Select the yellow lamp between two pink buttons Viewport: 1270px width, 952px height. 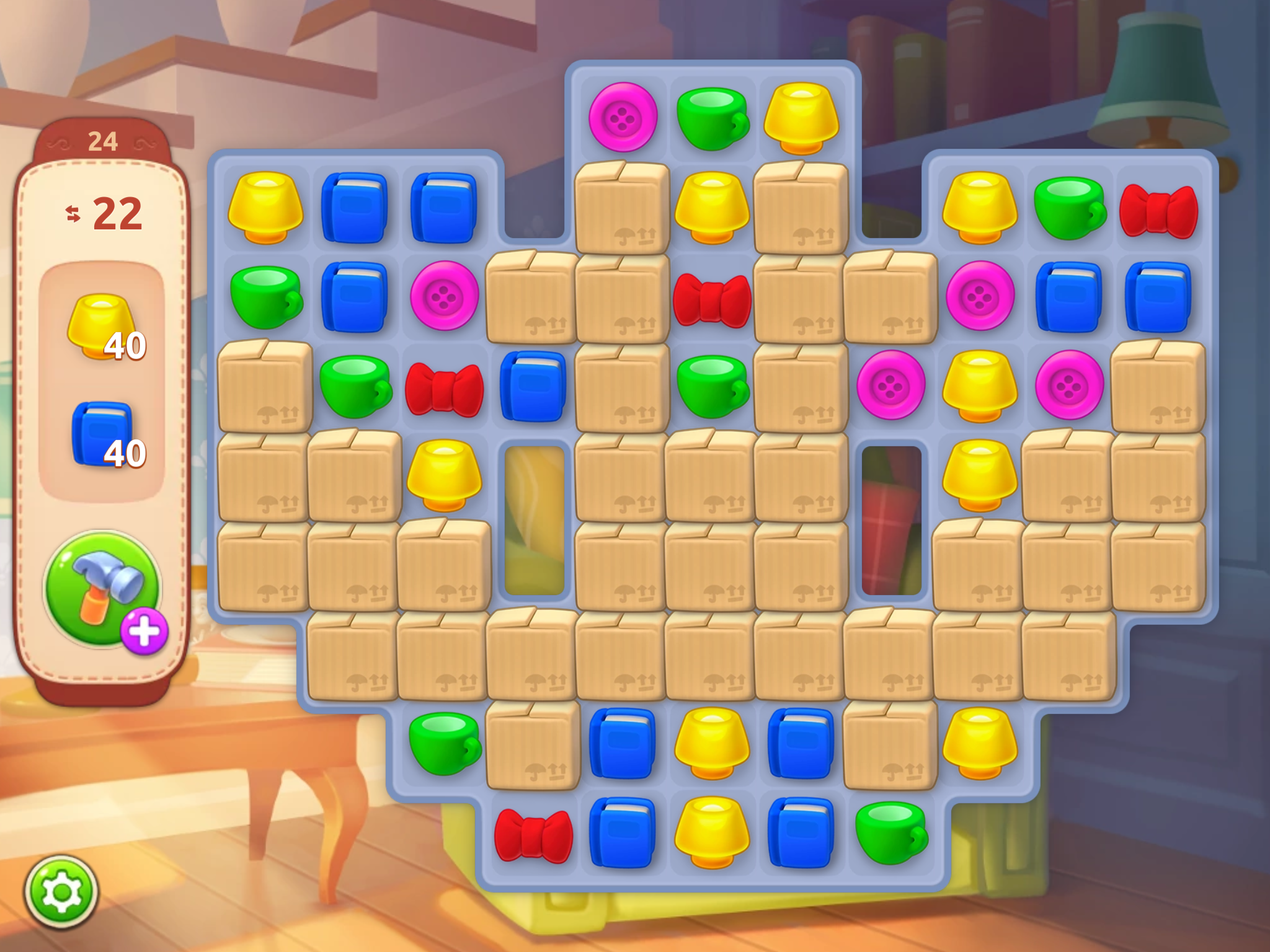point(980,386)
